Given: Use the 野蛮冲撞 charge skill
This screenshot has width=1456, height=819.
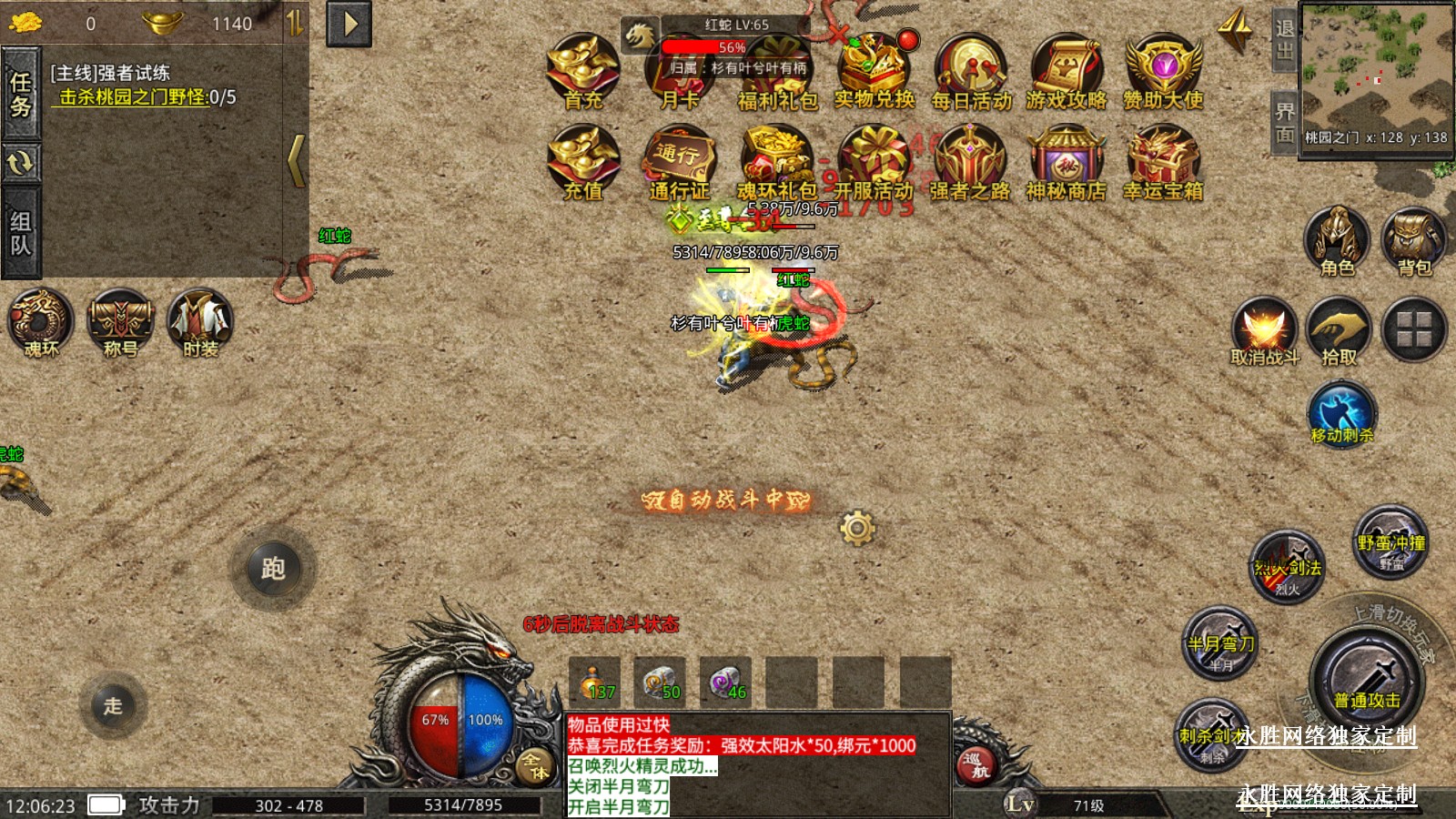Looking at the screenshot, I should tap(1390, 543).
